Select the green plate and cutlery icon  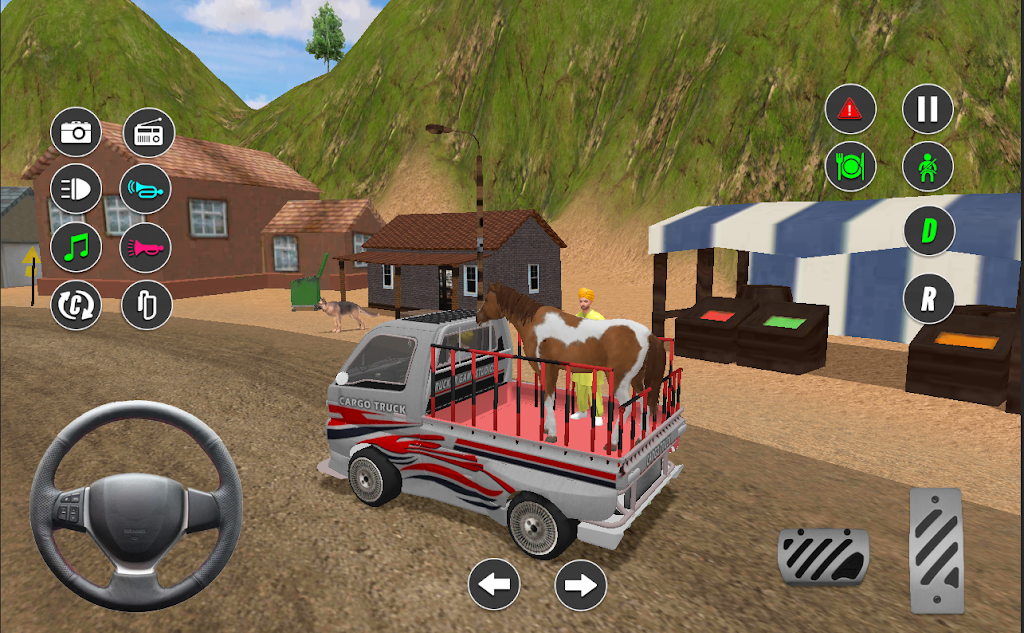pyautogui.click(x=850, y=165)
